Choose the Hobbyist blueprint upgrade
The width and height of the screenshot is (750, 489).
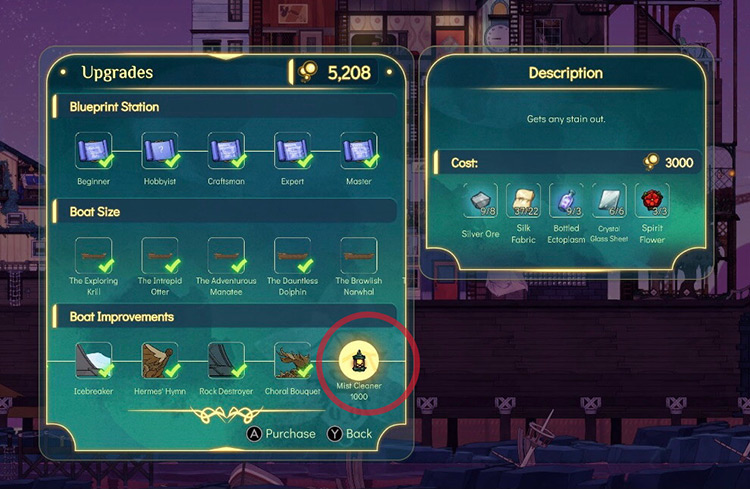(159, 152)
